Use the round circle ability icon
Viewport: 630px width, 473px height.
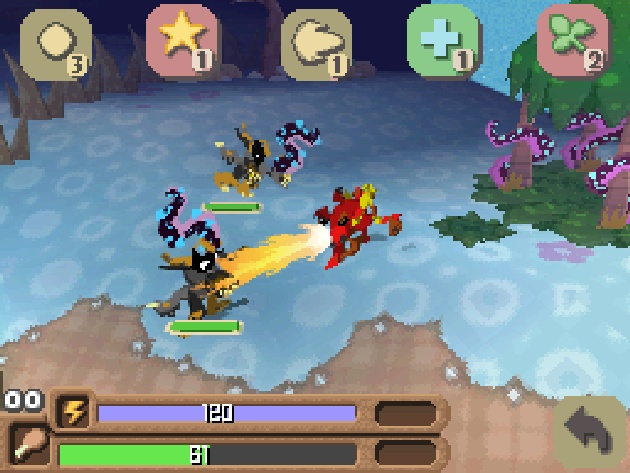click(55, 43)
